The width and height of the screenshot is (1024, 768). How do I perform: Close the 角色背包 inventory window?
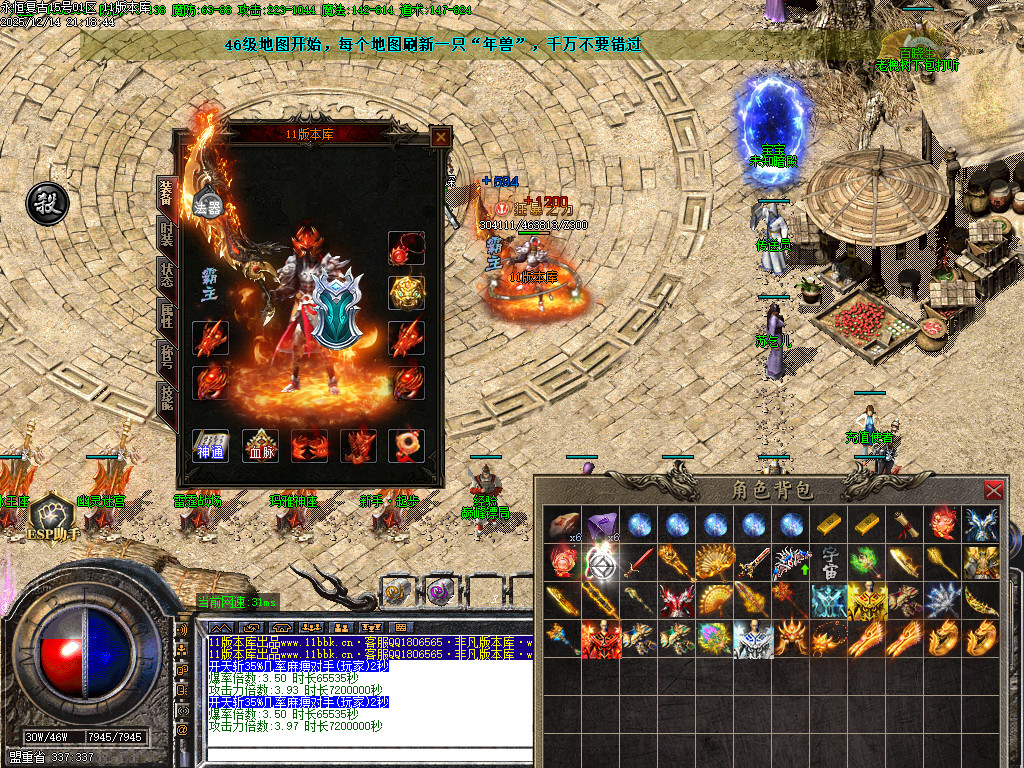993,490
